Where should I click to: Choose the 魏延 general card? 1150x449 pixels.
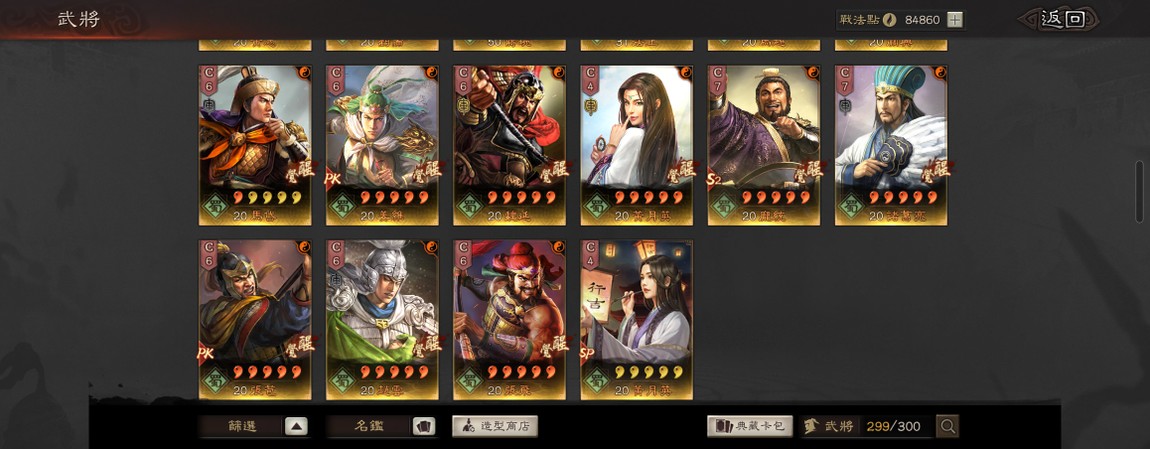tap(509, 145)
